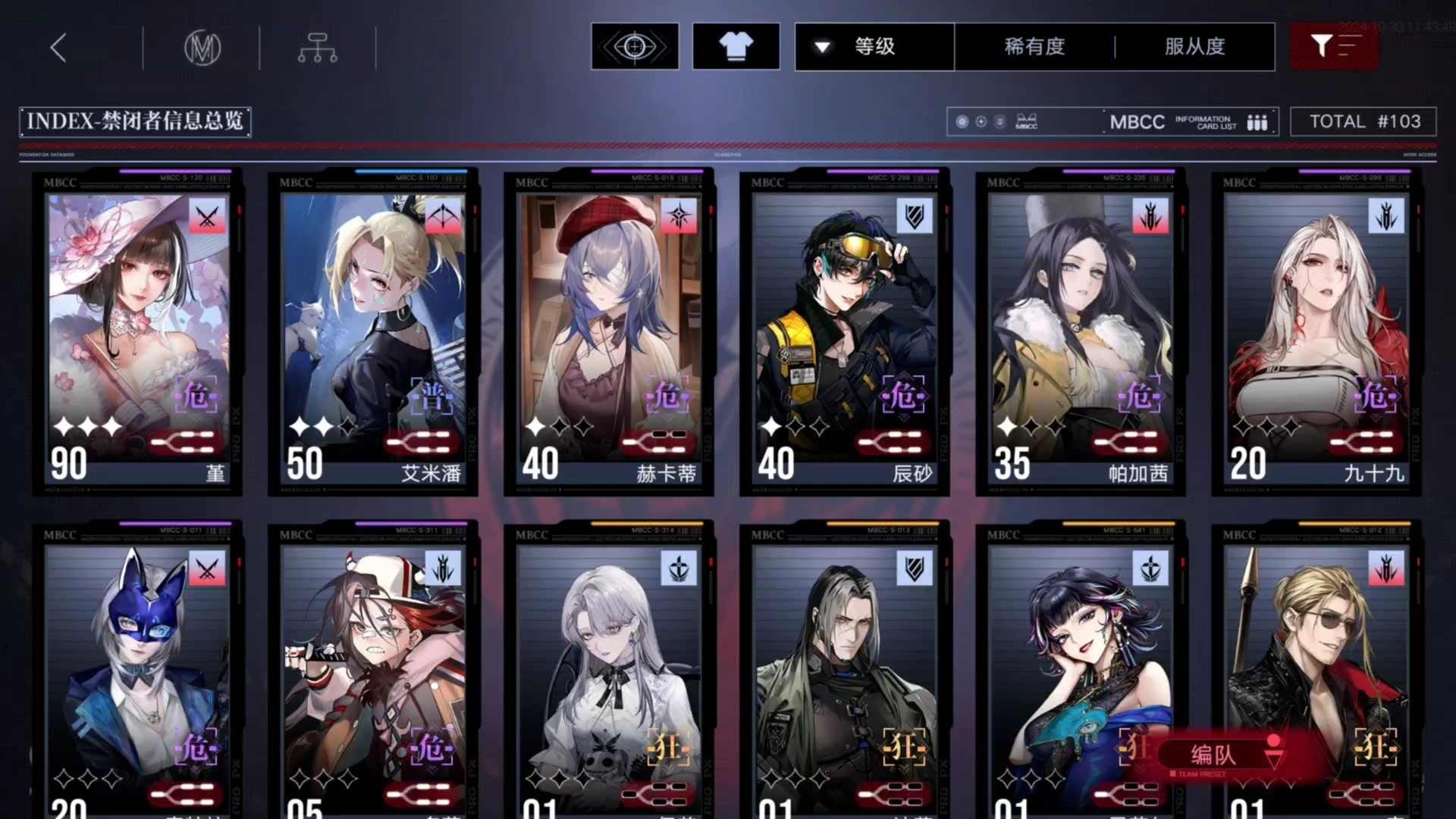Click the back chevron icon top left
Screen dimensions: 1456x819
pyautogui.click(x=57, y=47)
